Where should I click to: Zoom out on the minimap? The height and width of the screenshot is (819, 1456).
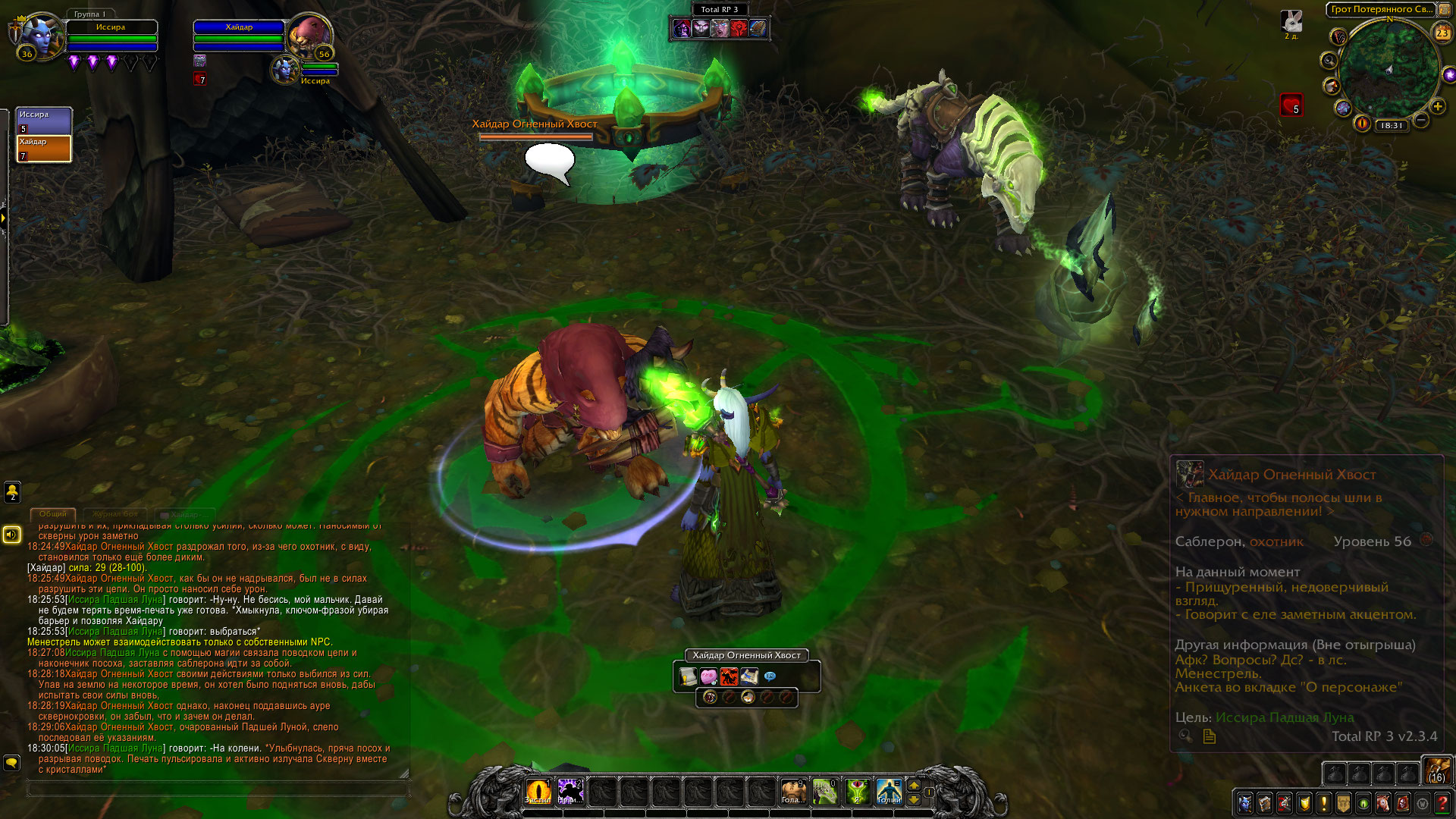(x=1422, y=120)
